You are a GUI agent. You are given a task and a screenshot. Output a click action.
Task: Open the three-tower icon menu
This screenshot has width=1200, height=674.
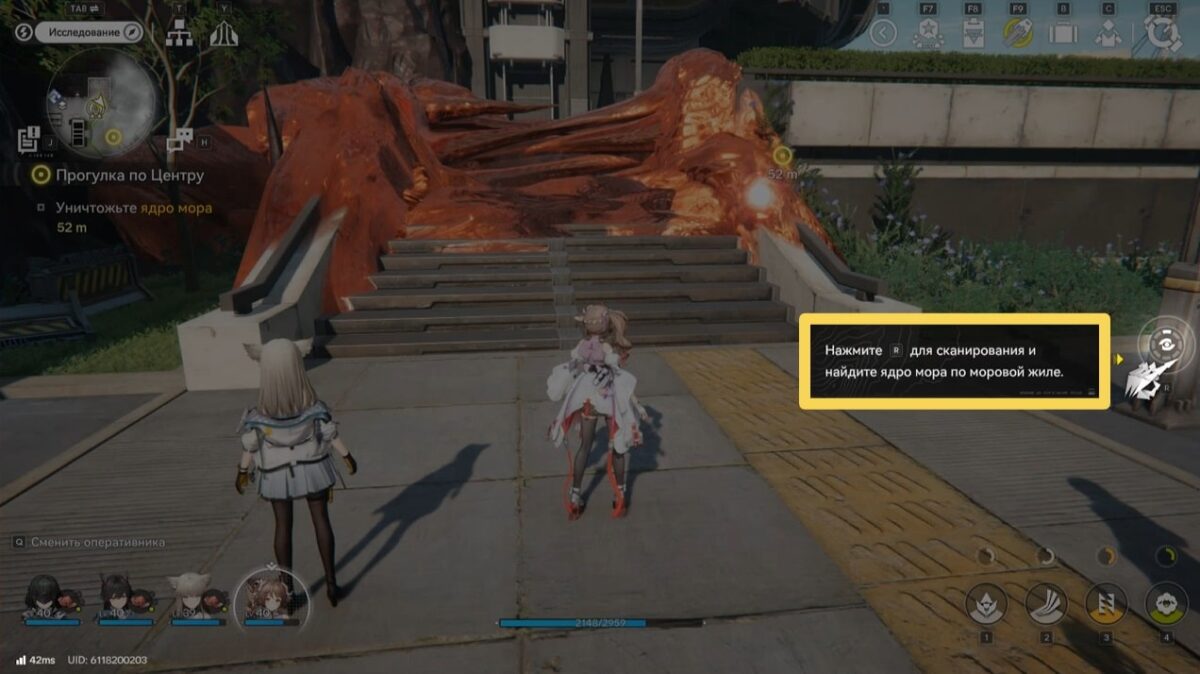coord(223,34)
